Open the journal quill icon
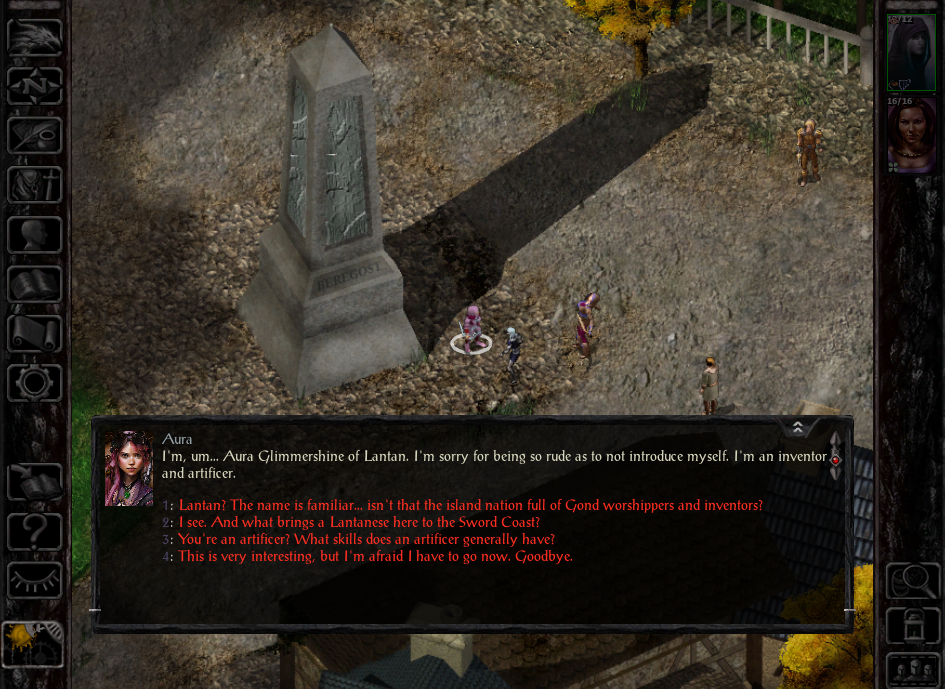Viewport: 945px width, 689px height. (35, 136)
